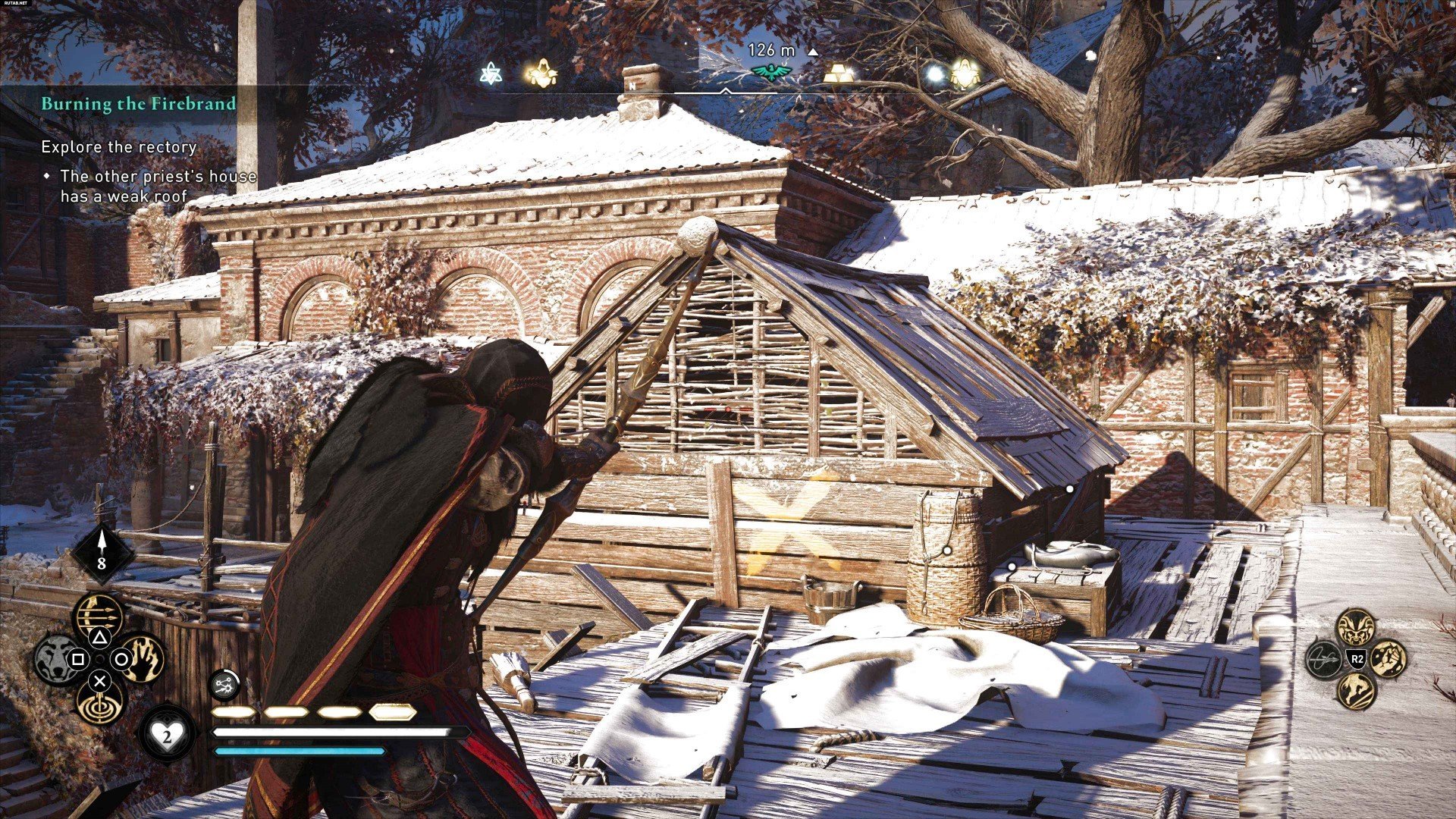The height and width of the screenshot is (819, 1456).
Task: Use the clenched fist melee ability
Action: 1388,658
